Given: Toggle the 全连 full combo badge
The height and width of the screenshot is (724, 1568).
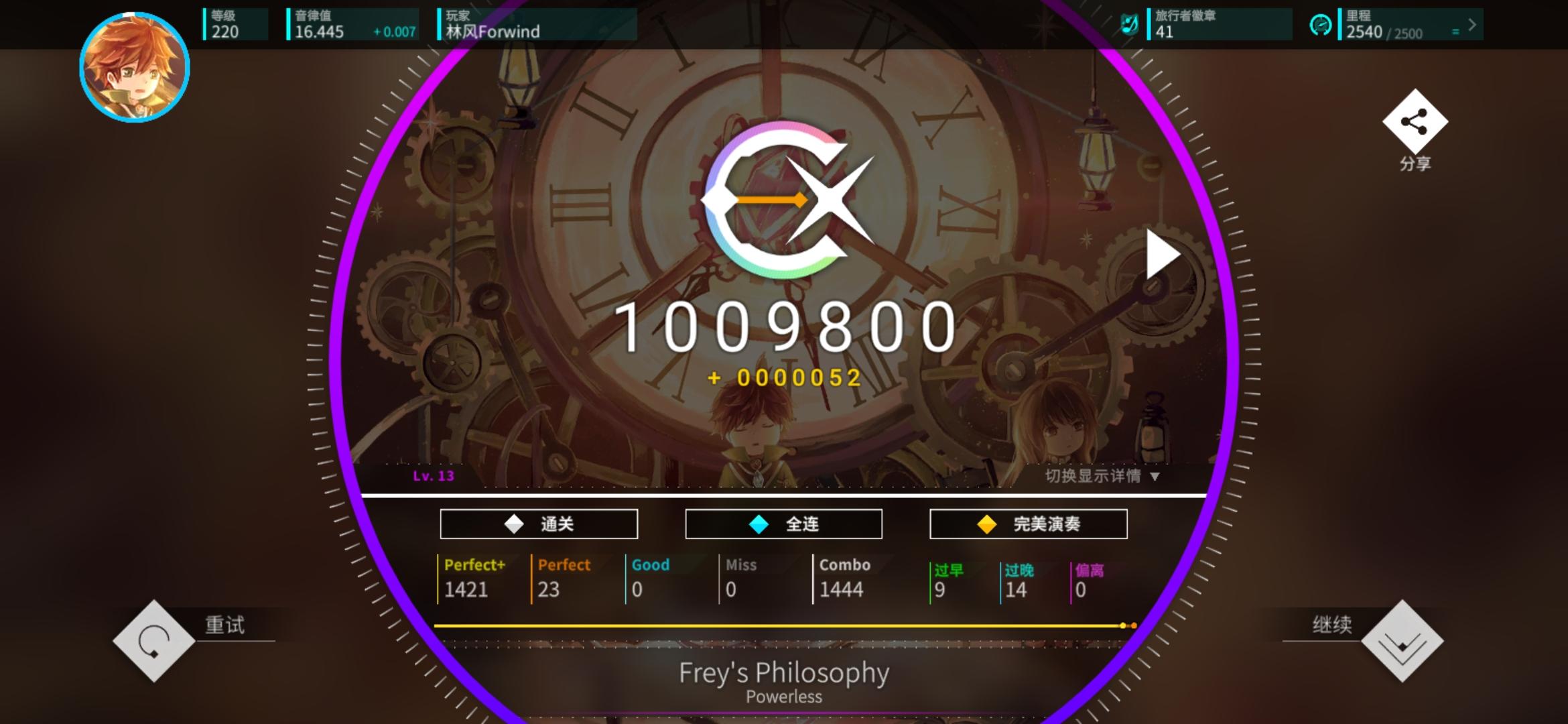Looking at the screenshot, I should 783,524.
